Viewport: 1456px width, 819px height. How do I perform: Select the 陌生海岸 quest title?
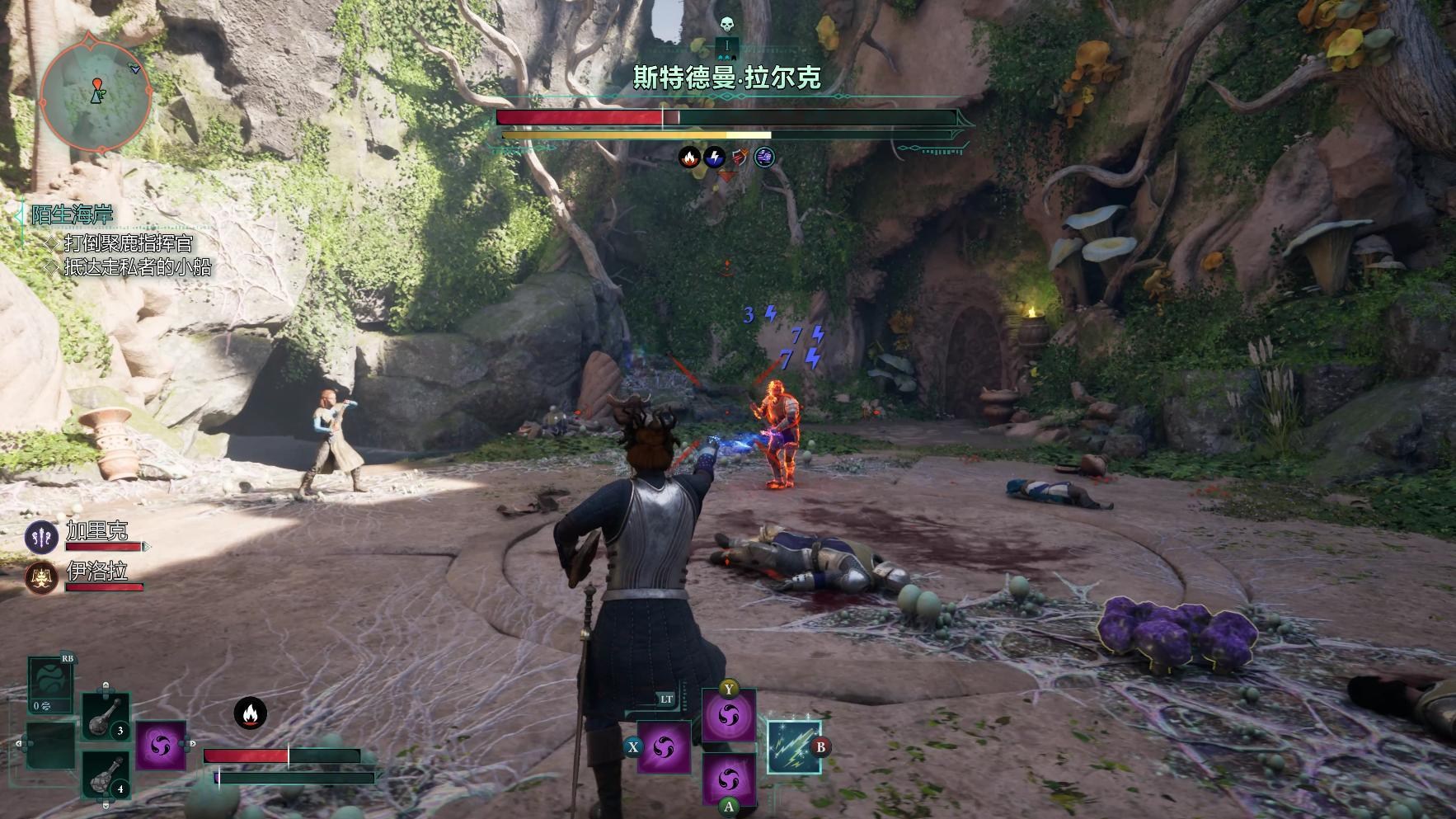[72, 215]
